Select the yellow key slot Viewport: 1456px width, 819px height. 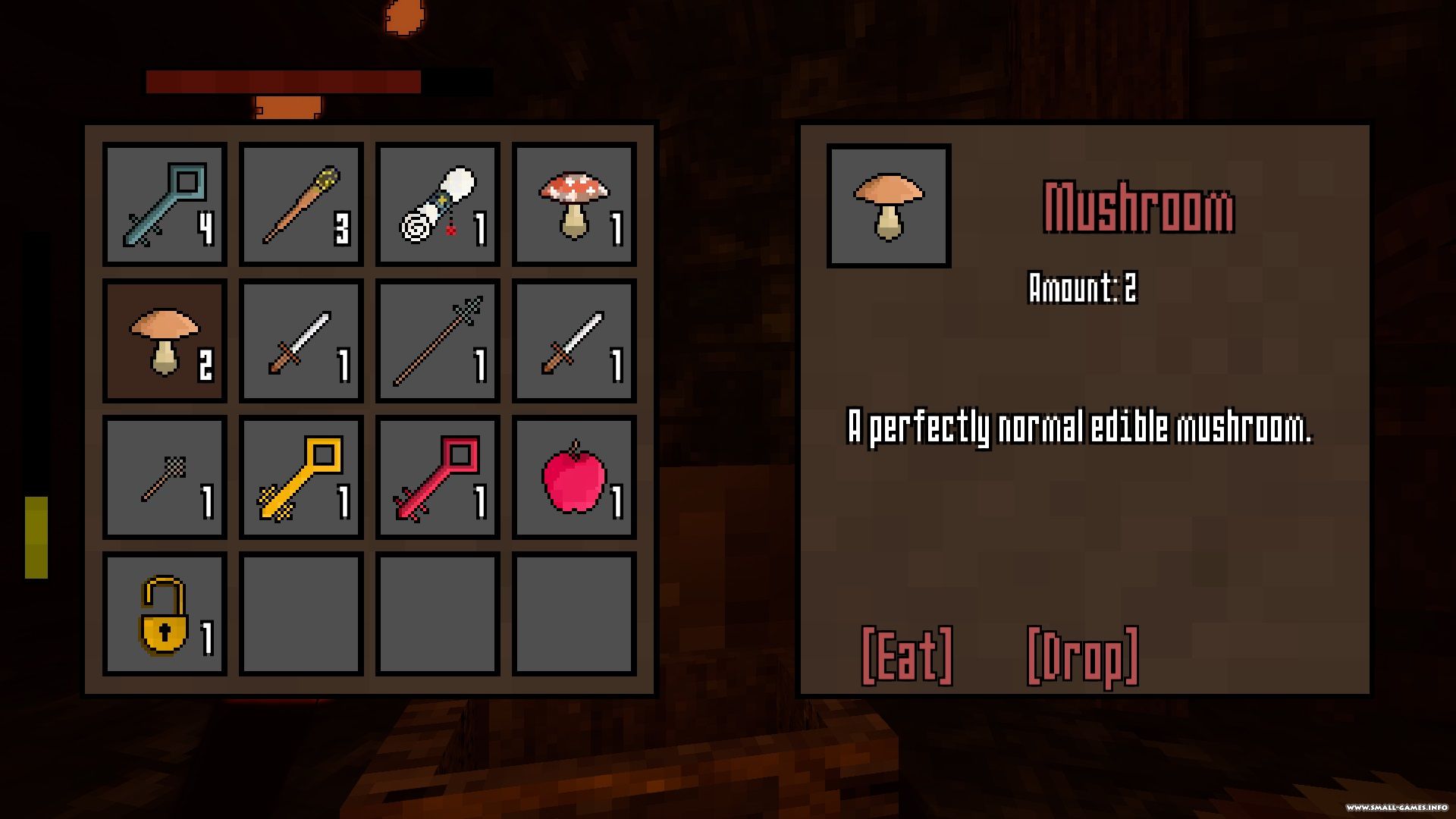301,477
